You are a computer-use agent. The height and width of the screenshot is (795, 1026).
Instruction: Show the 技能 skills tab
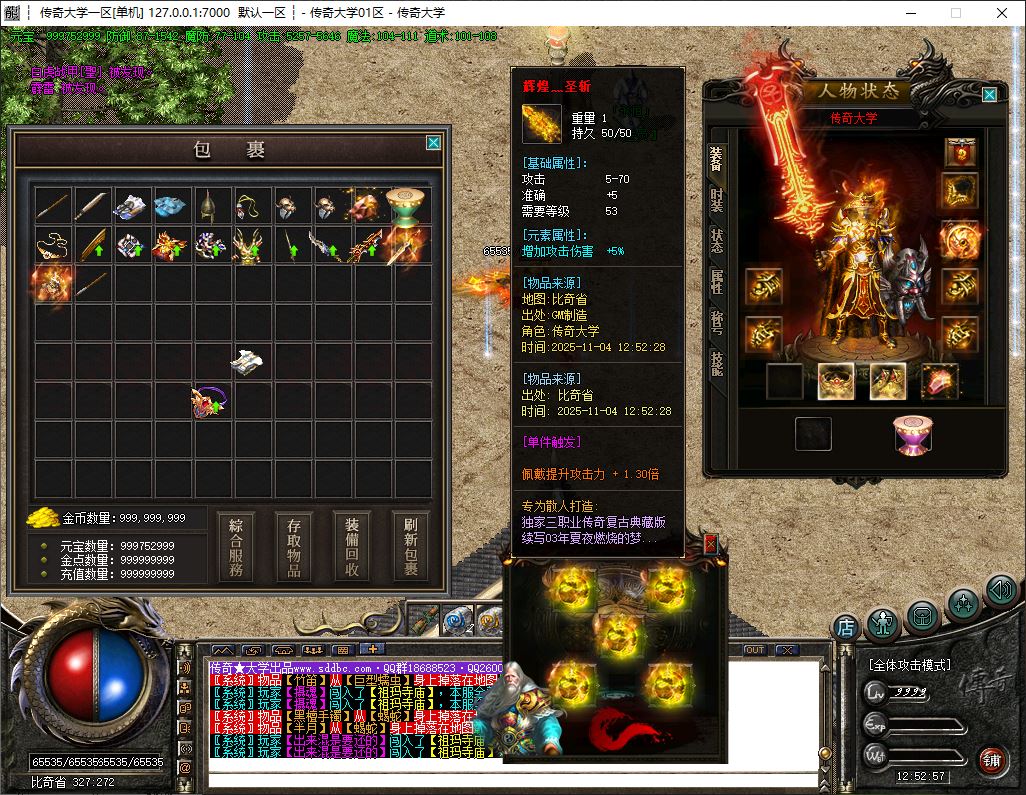tap(717, 362)
